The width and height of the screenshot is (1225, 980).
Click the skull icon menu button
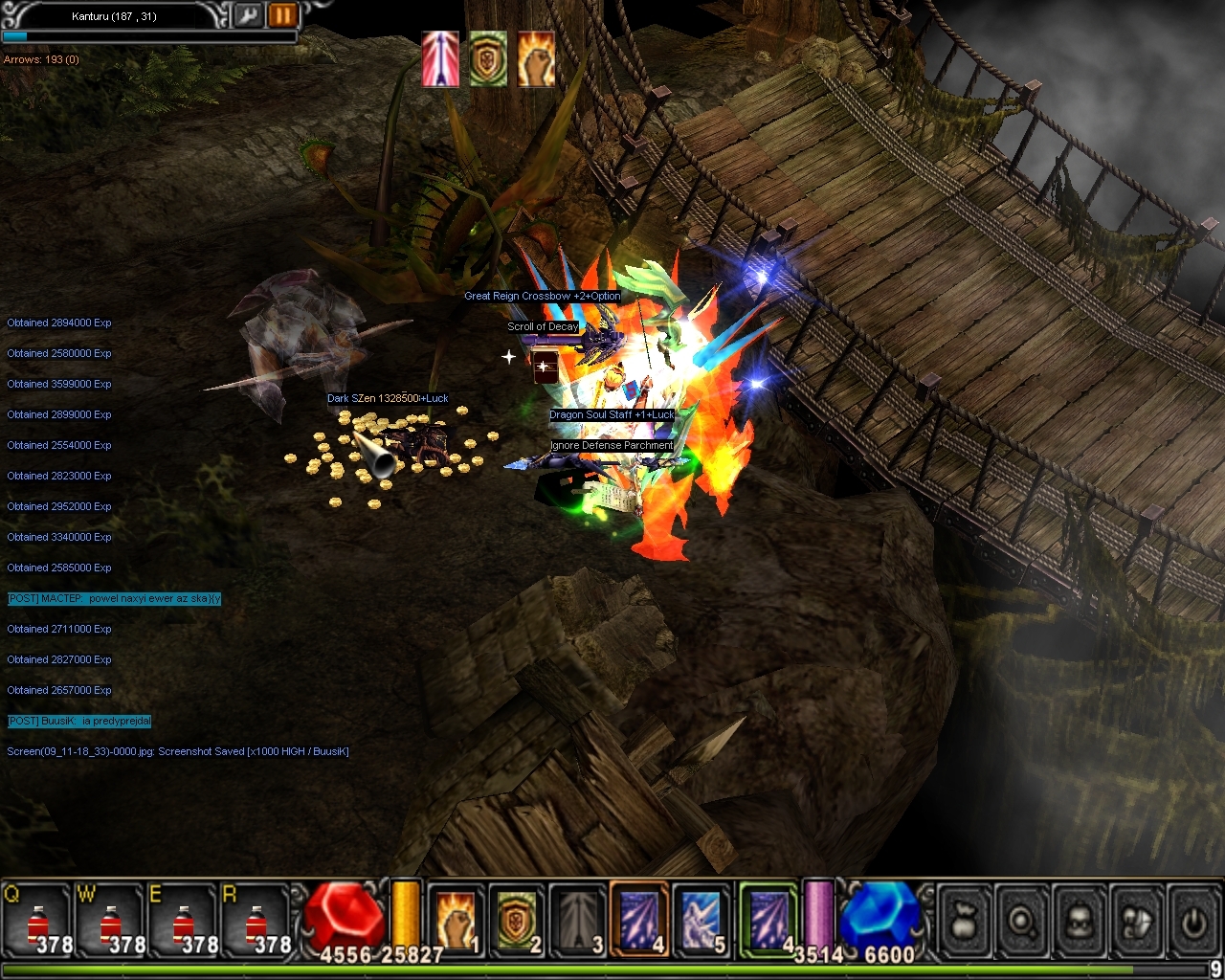(1080, 921)
